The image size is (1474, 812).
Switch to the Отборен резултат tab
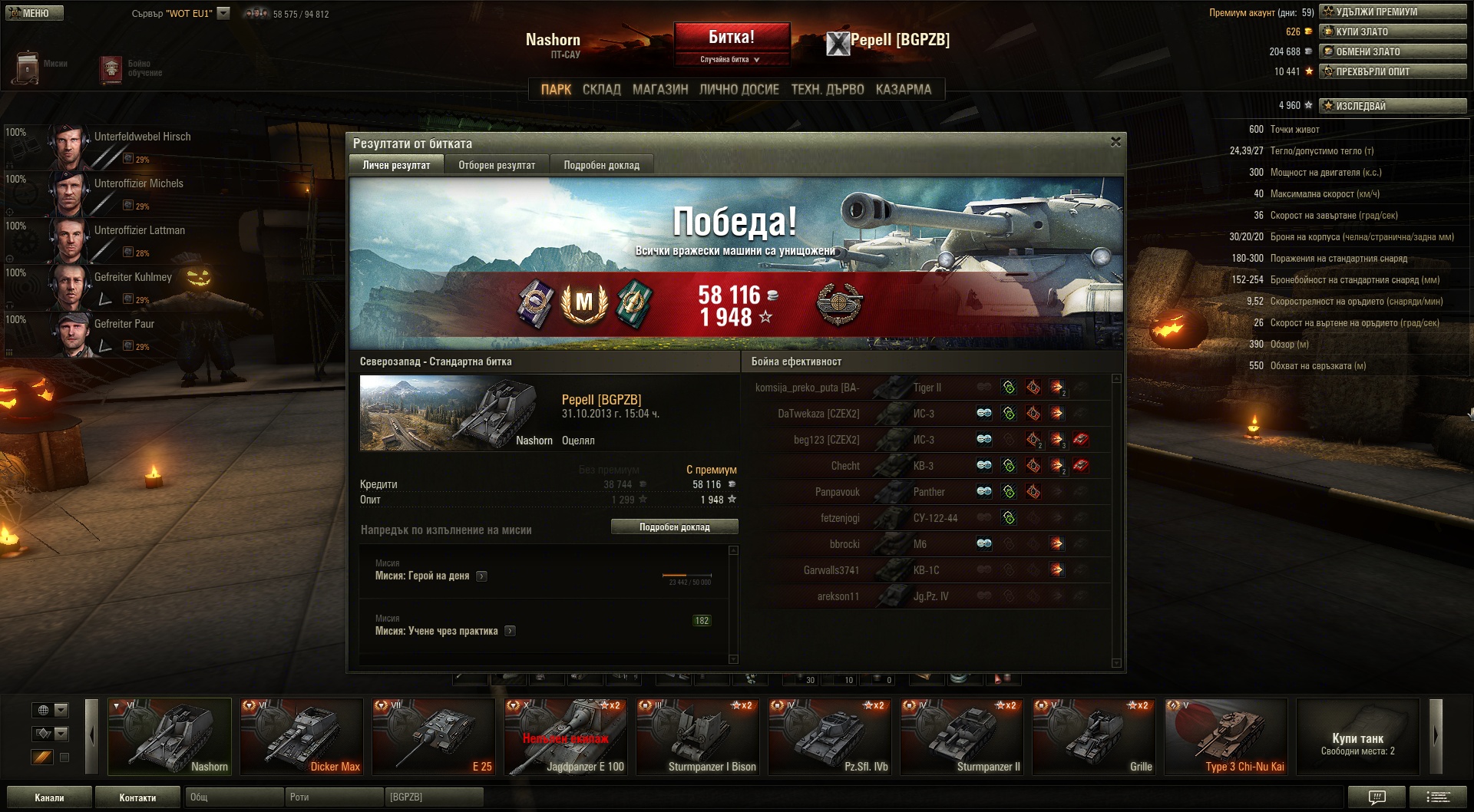pyautogui.click(x=497, y=165)
